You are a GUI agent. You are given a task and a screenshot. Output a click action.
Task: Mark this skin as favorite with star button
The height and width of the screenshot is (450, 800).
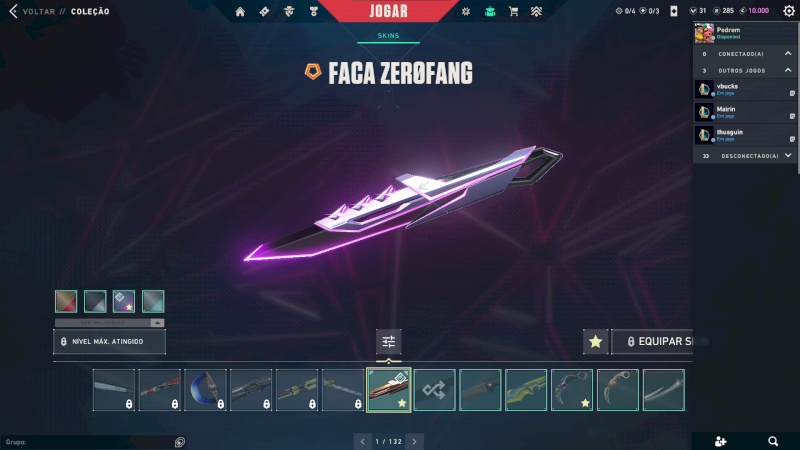point(595,342)
